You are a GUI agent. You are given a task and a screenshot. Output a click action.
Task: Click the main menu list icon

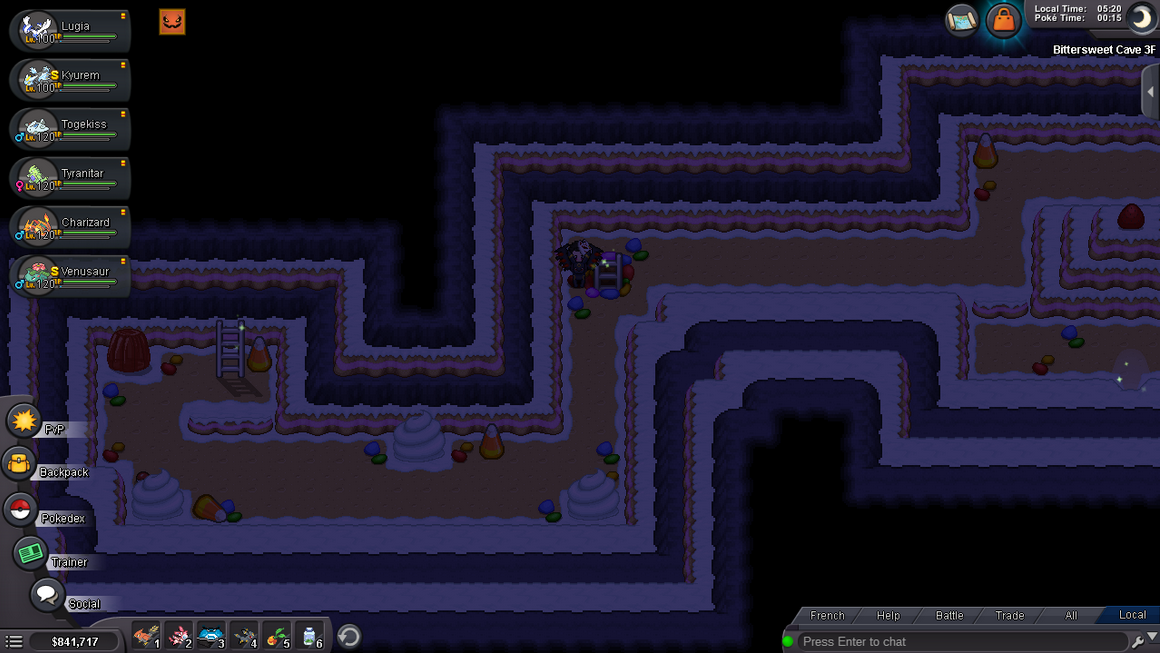13,641
